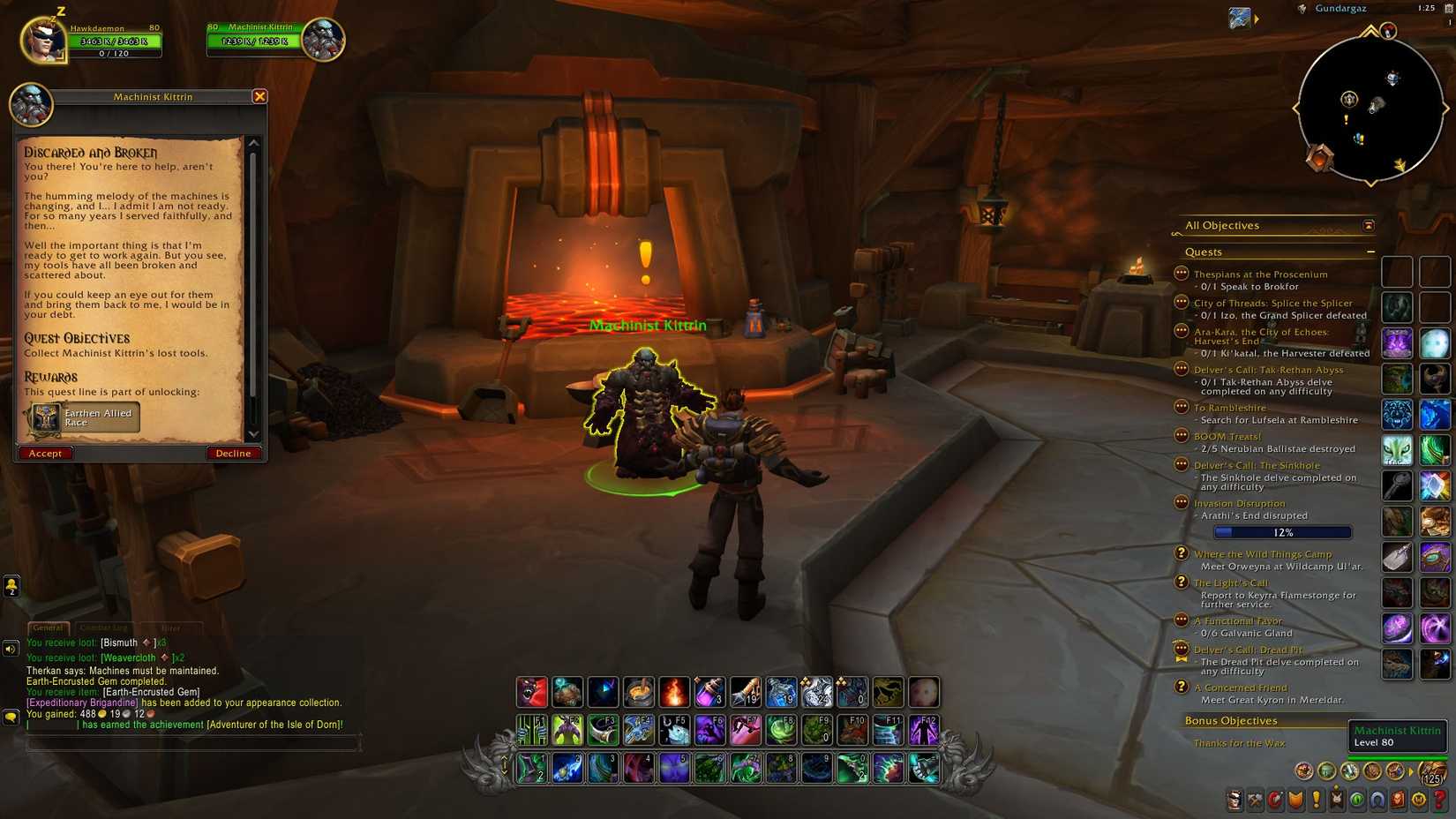This screenshot has width=1456, height=819.
Task: Decline the quest from Machinist Kittrin
Action: click(233, 453)
